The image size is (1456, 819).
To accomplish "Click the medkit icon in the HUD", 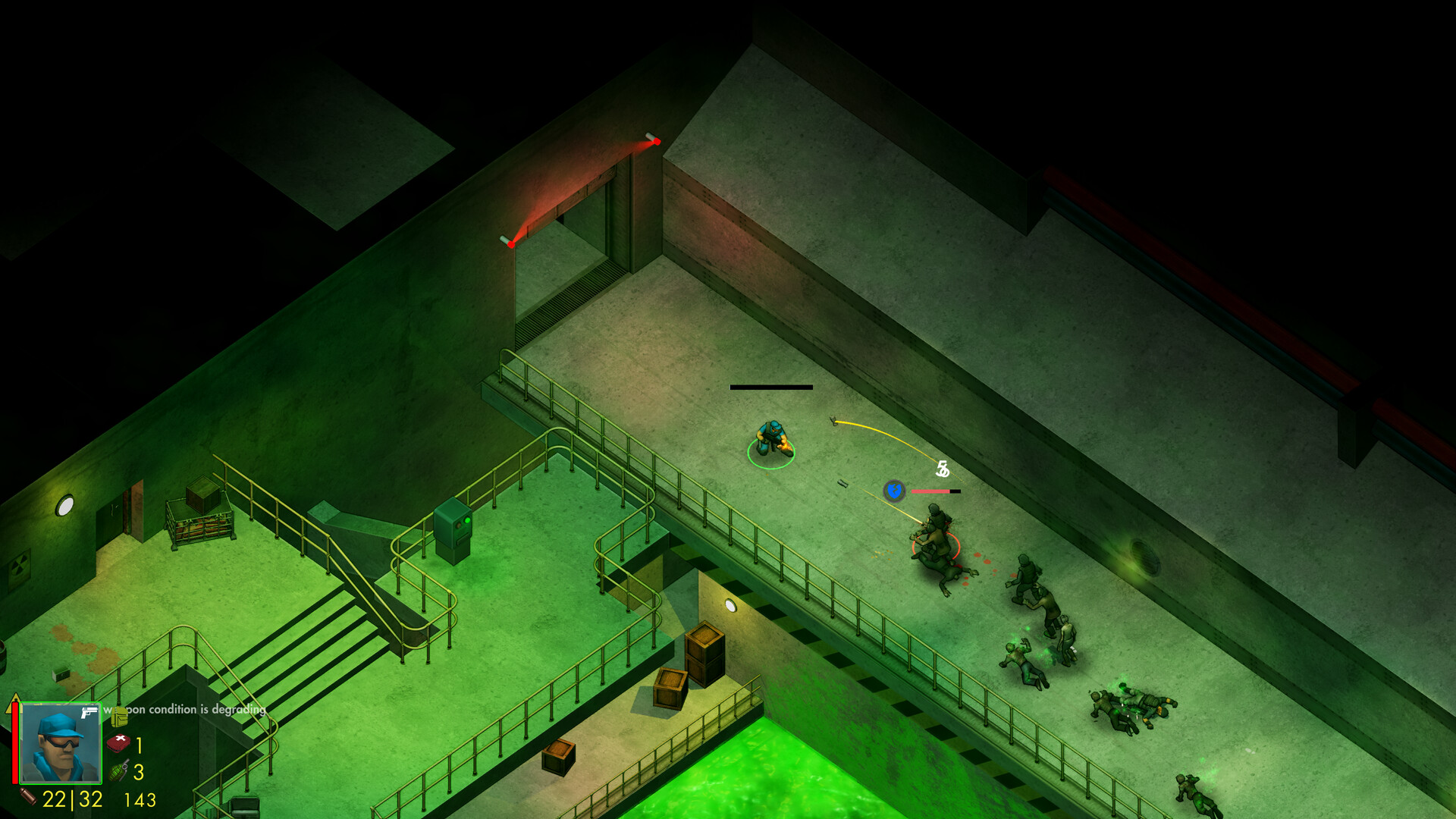I will coord(118,743).
